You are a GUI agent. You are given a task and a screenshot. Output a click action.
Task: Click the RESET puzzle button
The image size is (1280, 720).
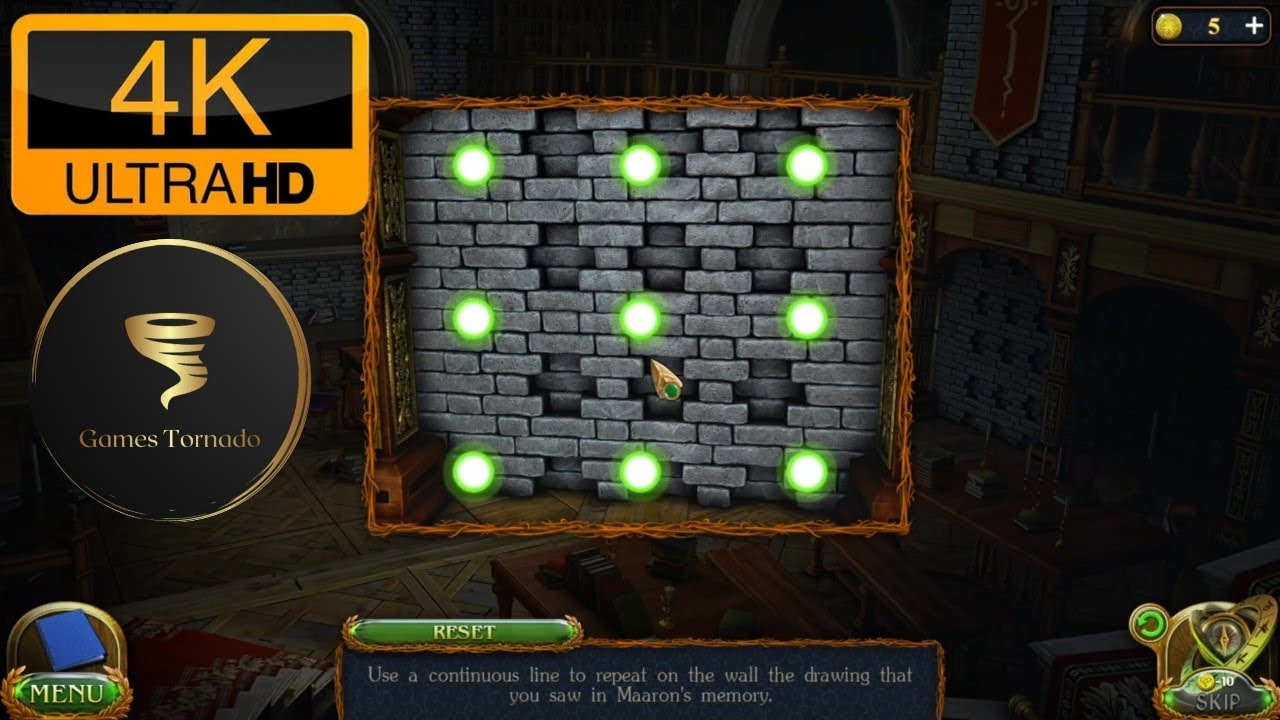(x=463, y=632)
